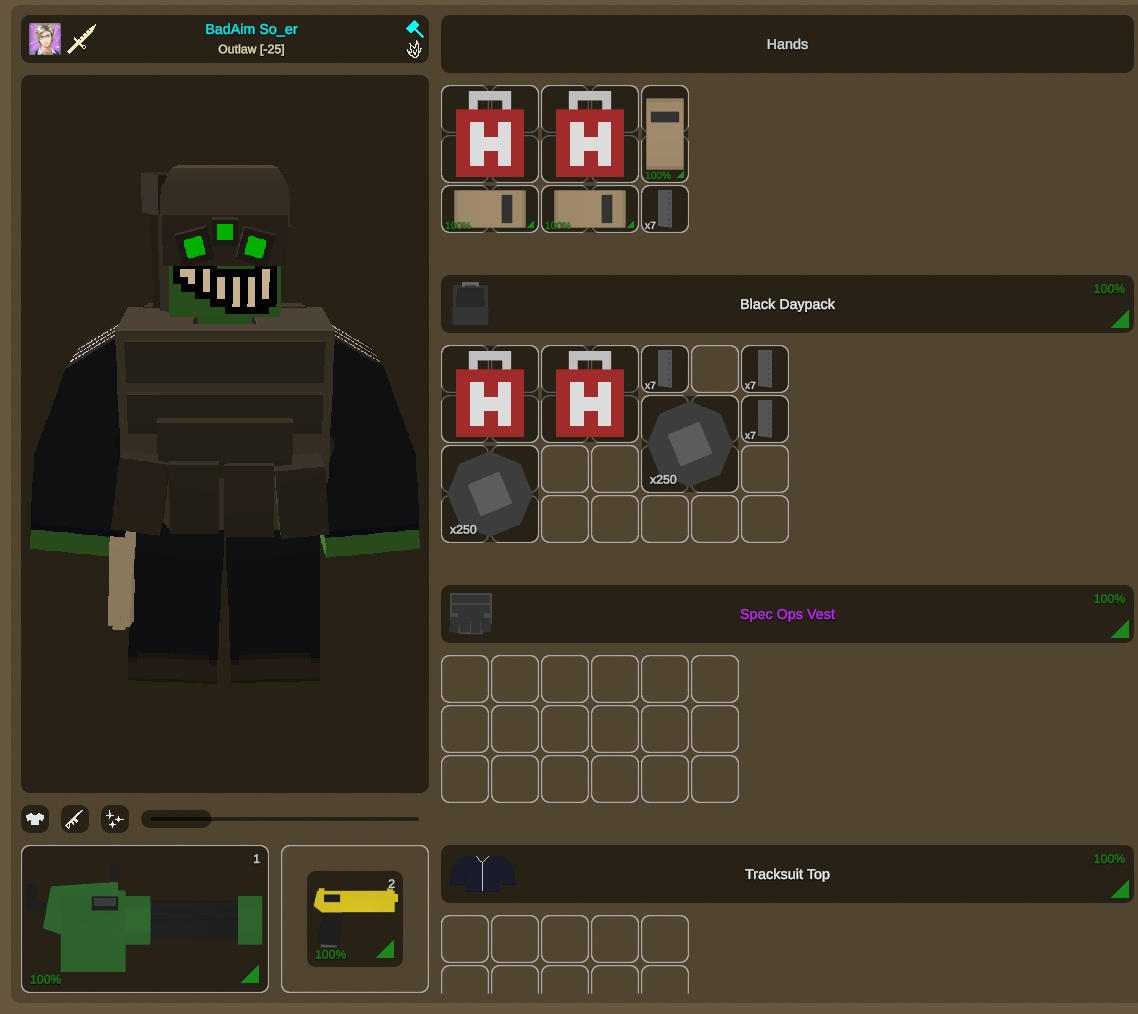1138x1014 pixels.
Task: Adjust the character preview slider
Action: click(x=280, y=819)
